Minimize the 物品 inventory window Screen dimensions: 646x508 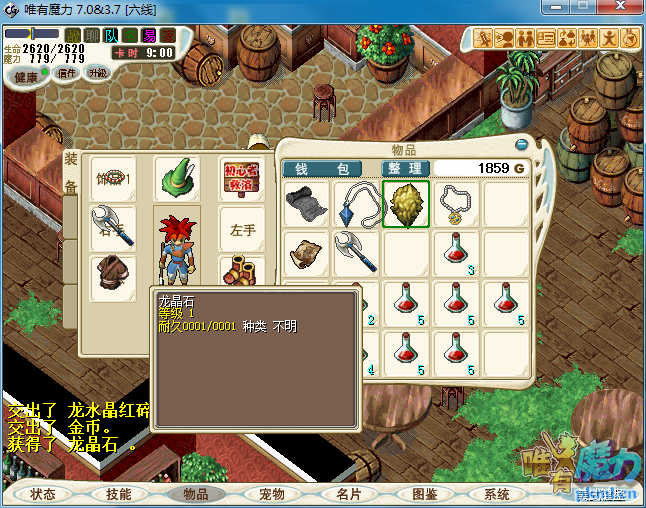click(x=520, y=144)
